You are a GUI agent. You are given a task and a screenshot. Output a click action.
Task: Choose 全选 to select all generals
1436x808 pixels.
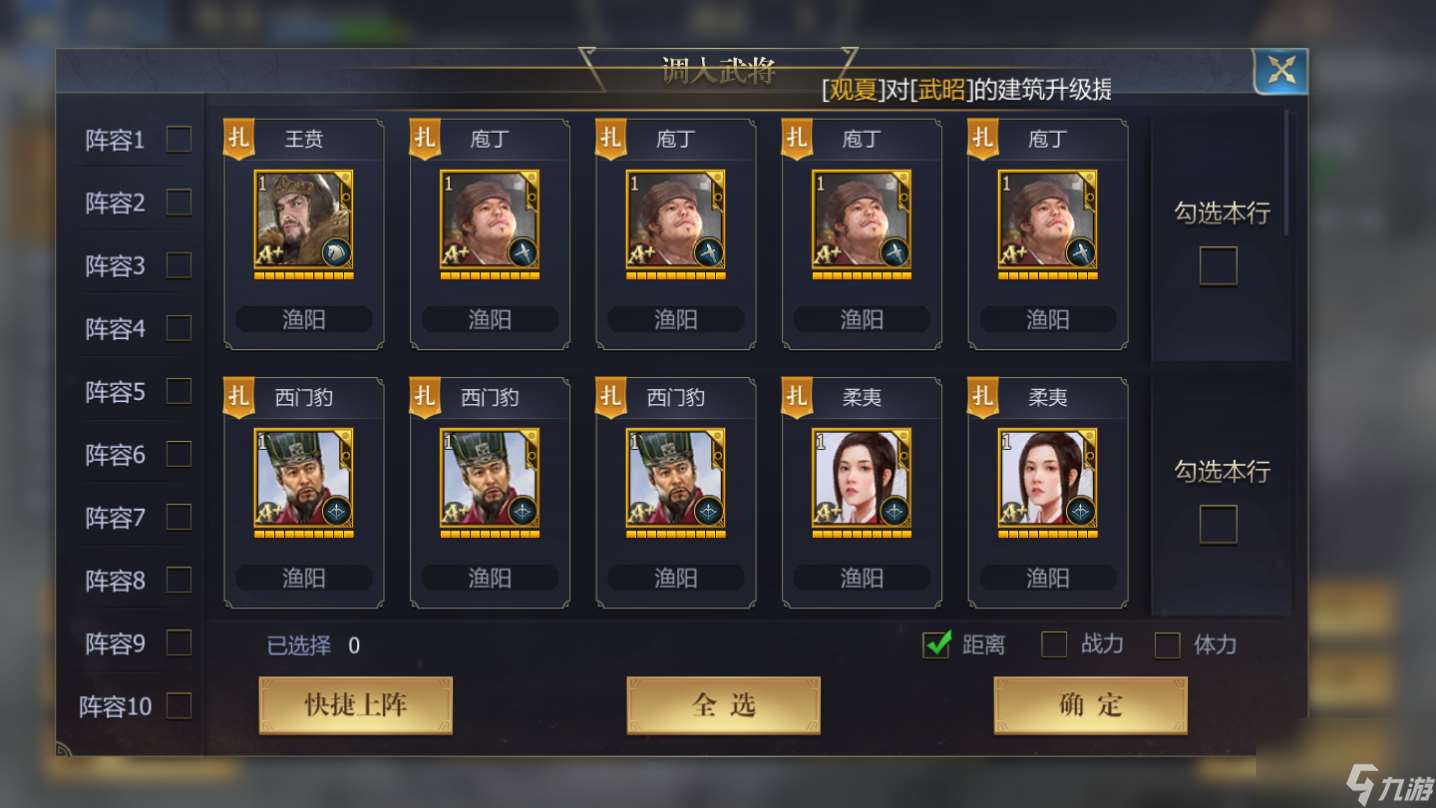(723, 705)
